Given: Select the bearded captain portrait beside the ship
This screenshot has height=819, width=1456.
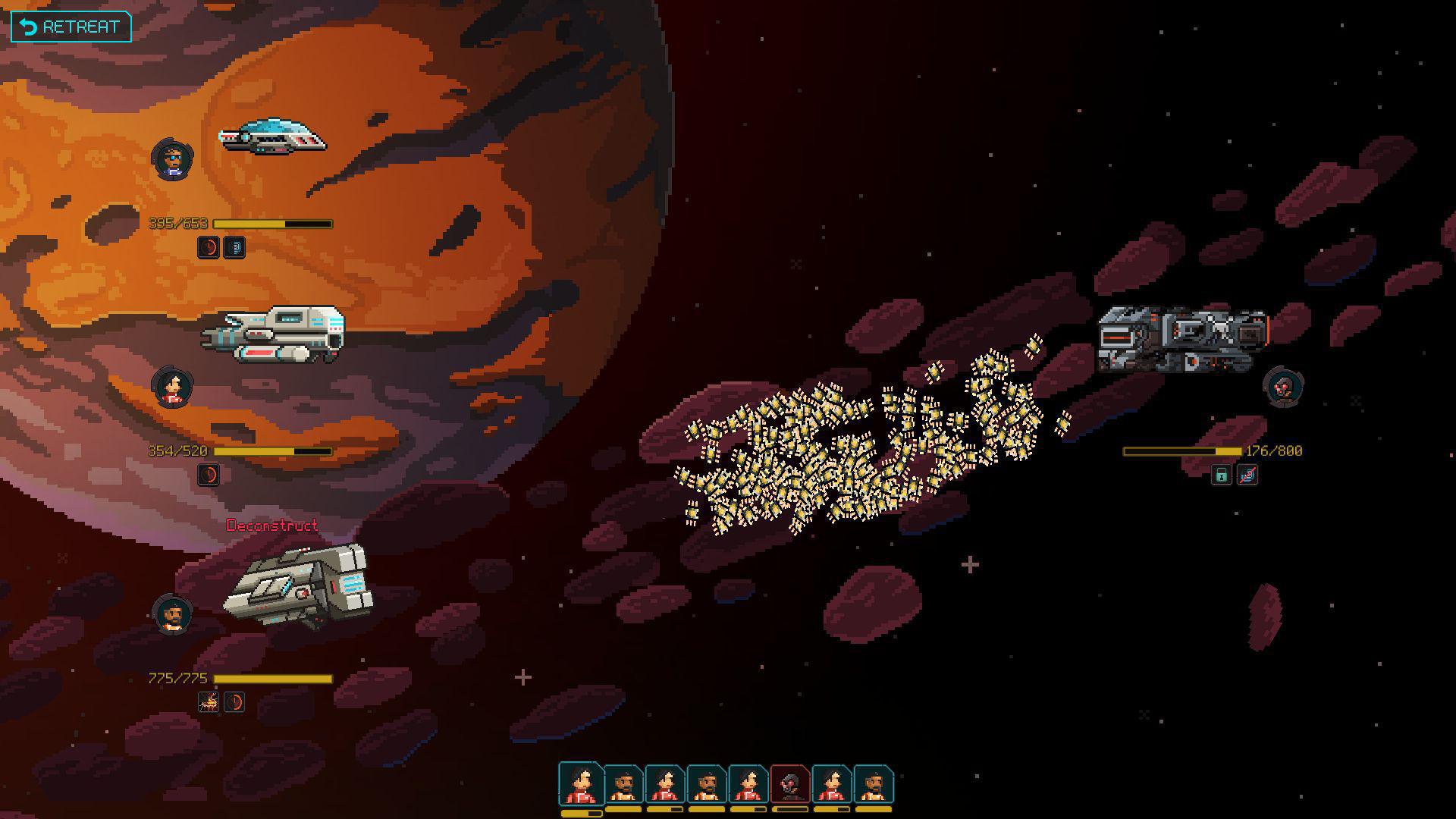Looking at the screenshot, I should (172, 613).
